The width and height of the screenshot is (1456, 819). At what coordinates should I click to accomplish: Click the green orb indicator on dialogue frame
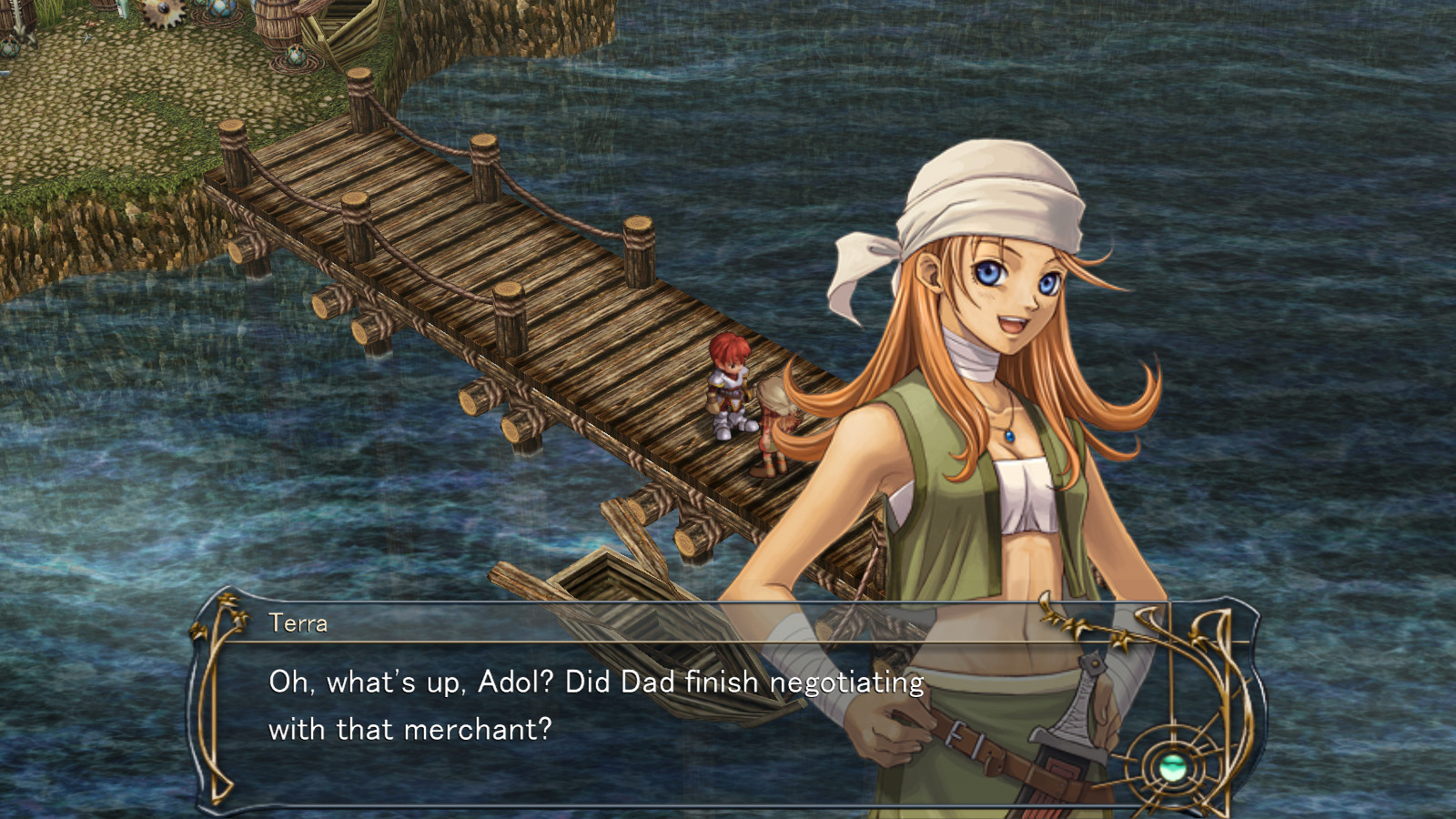tap(1172, 767)
